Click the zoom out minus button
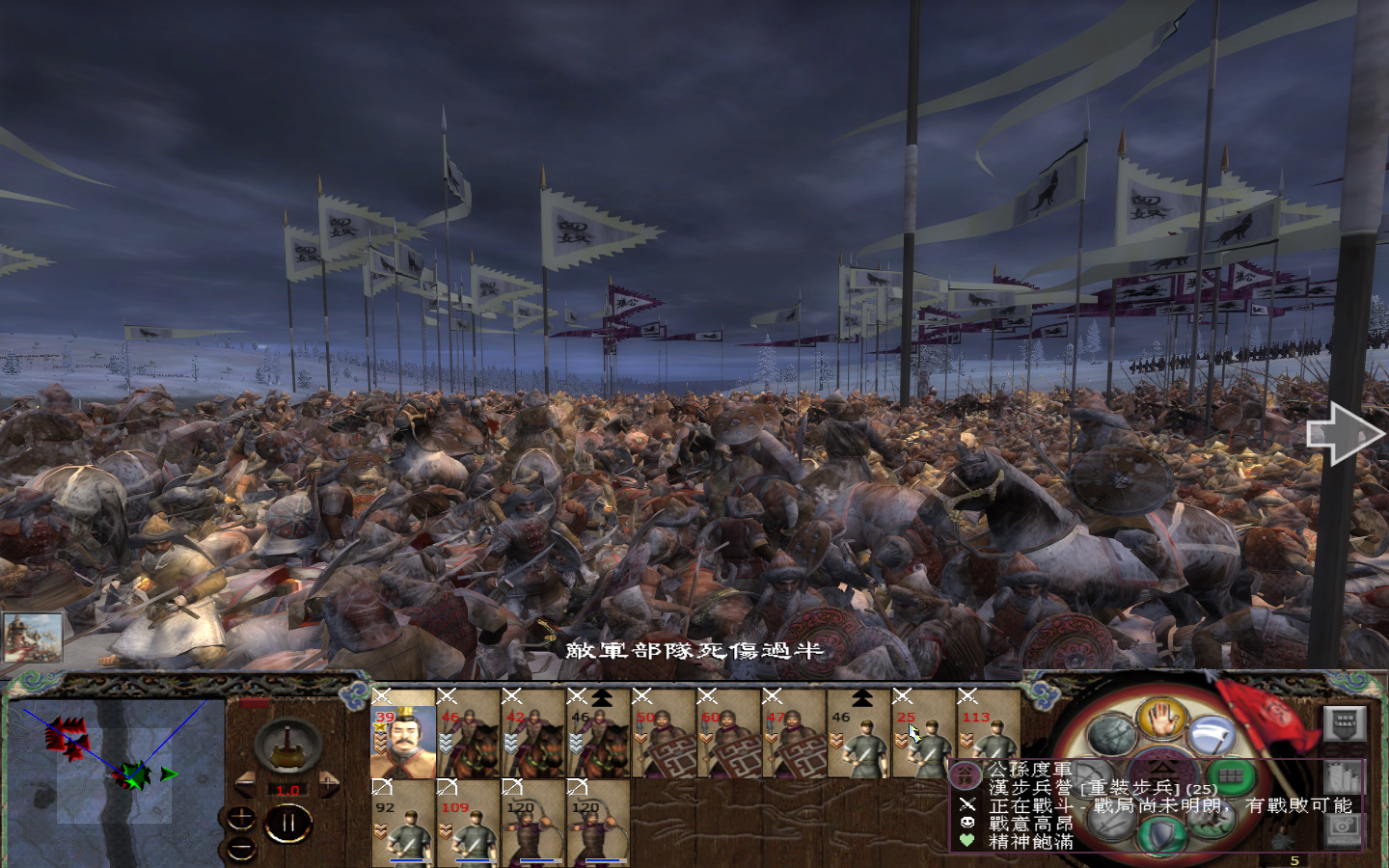The height and width of the screenshot is (868, 1389). [241, 850]
